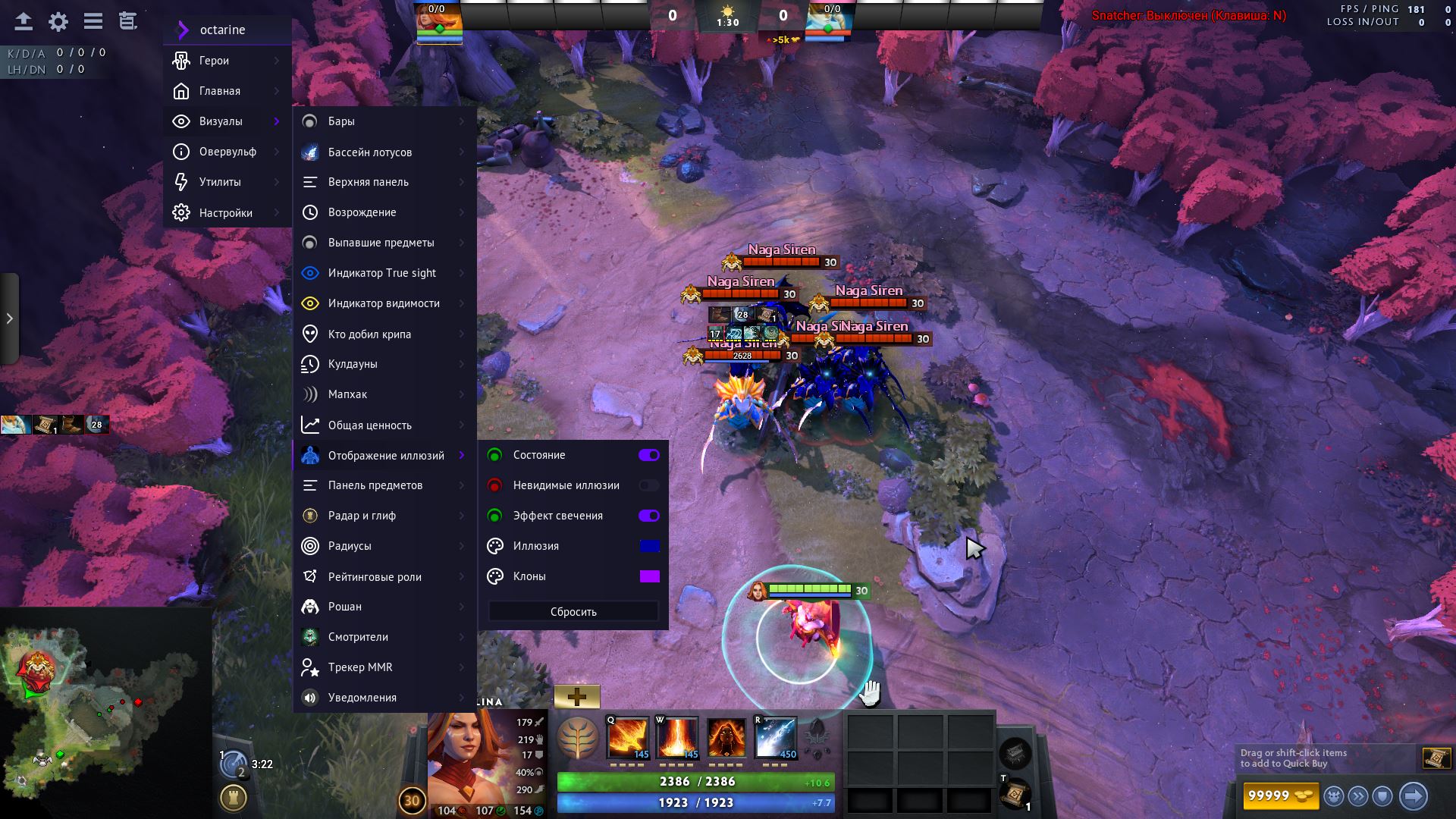This screenshot has height=819, width=1456.
Task: Use the Laguna Blade ultimate
Action: click(x=776, y=737)
